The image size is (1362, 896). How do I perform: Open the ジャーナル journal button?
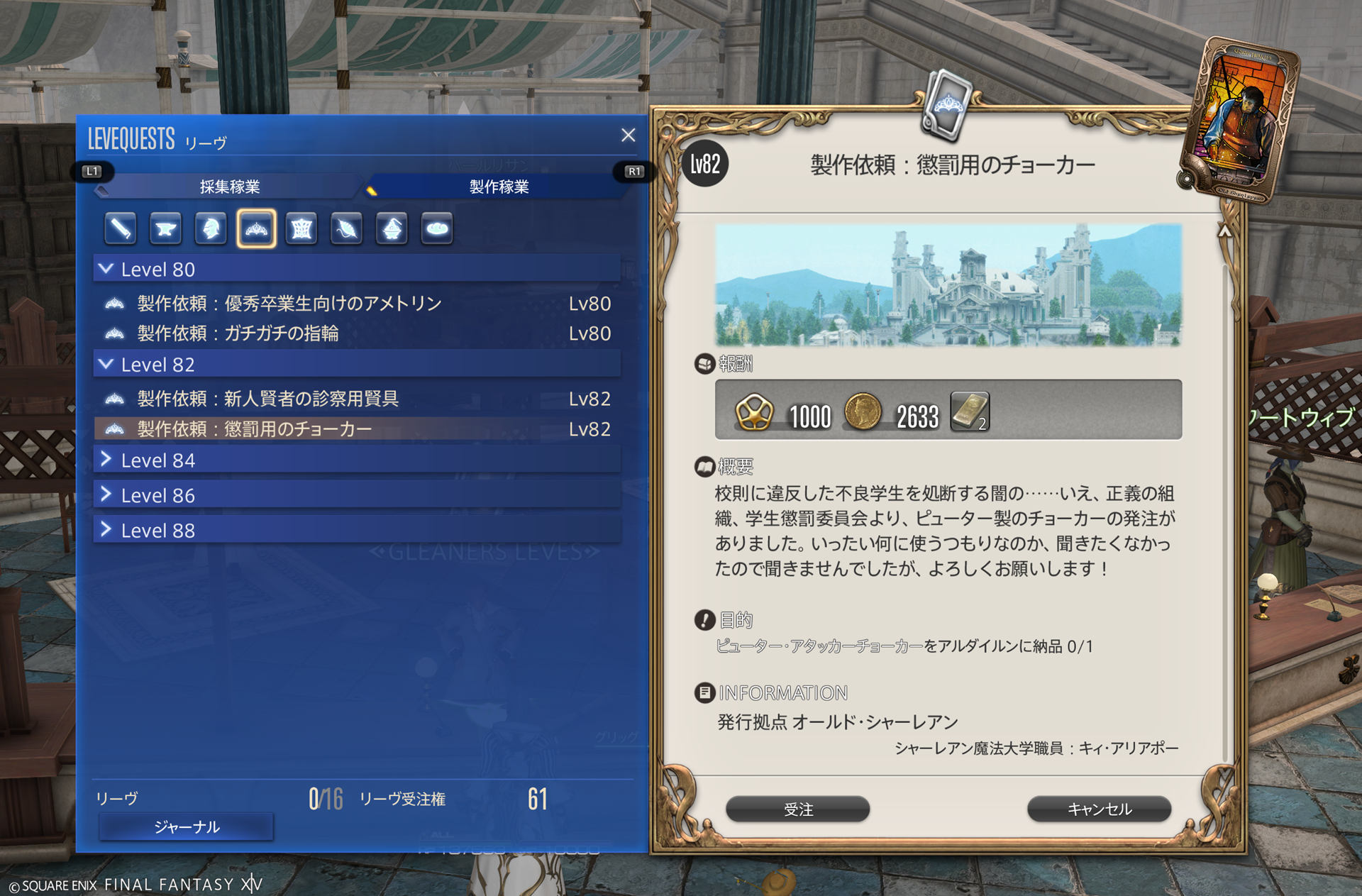point(187,826)
